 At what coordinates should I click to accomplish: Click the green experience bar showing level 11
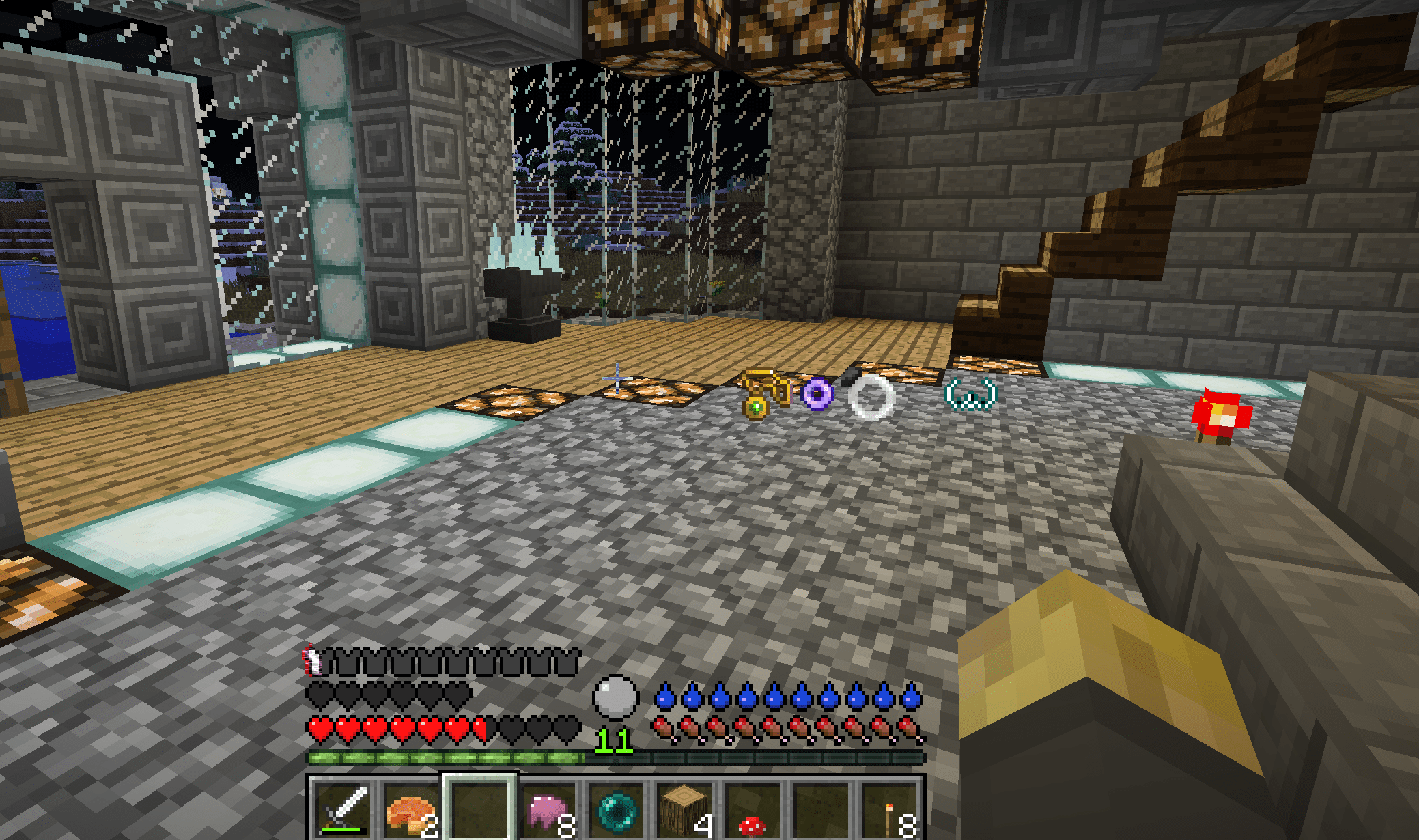444,758
